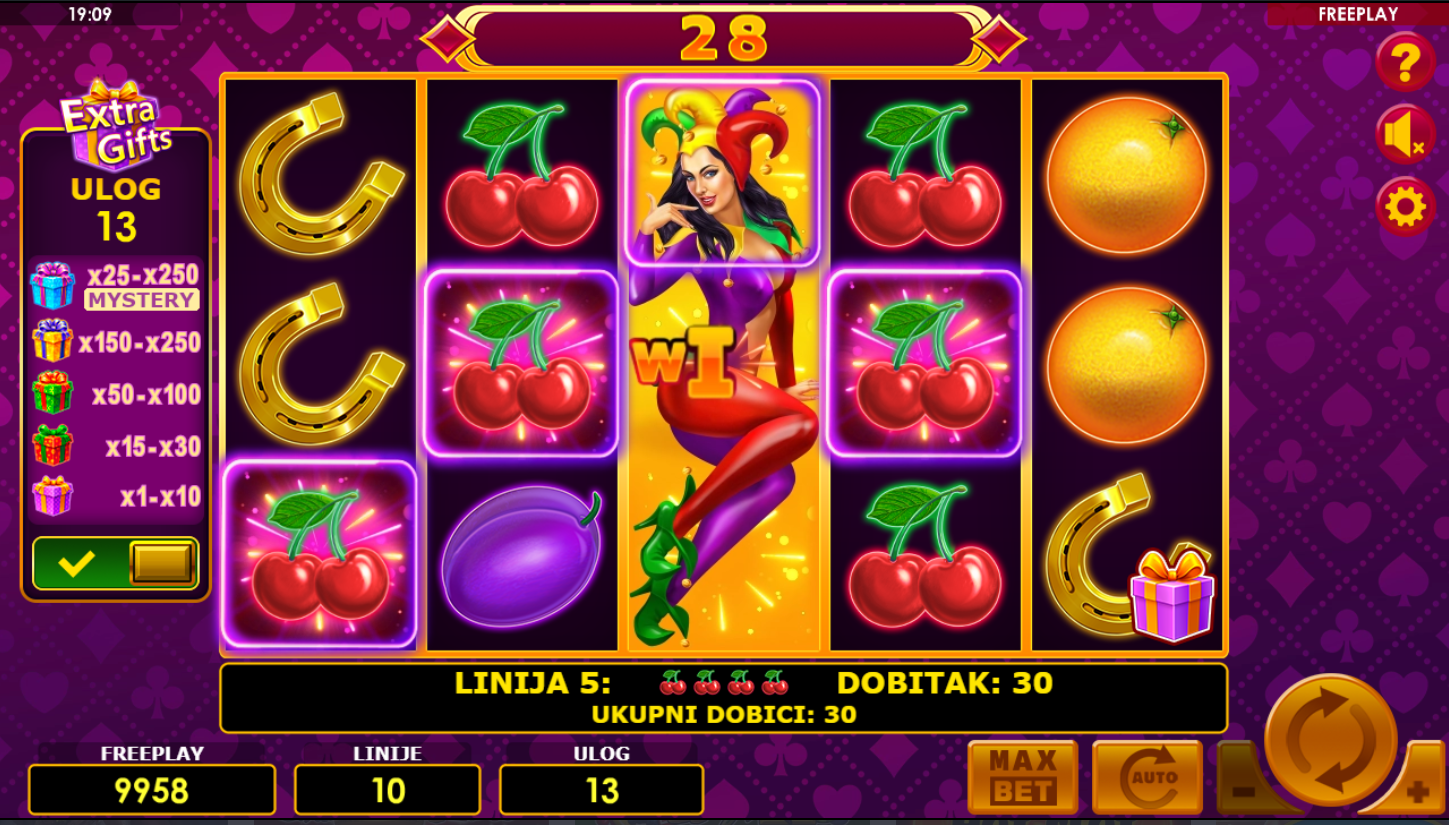
Task: Choose the x150-x250 gift row
Action: pos(115,342)
